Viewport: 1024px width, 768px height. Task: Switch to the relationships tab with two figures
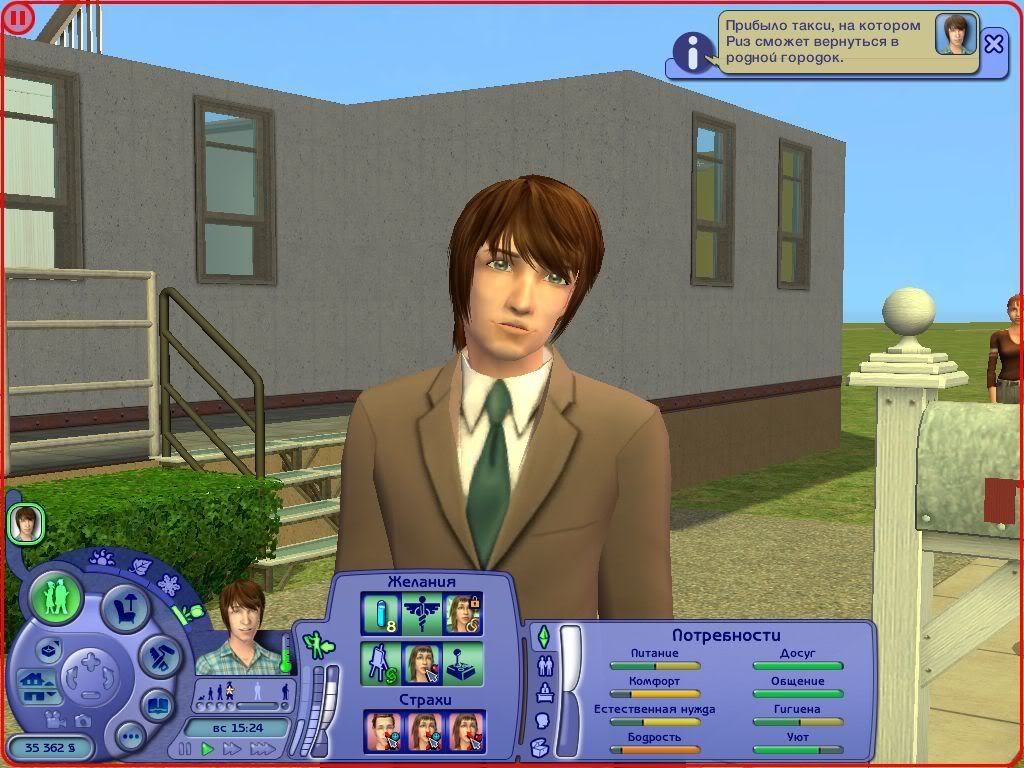click(x=545, y=665)
